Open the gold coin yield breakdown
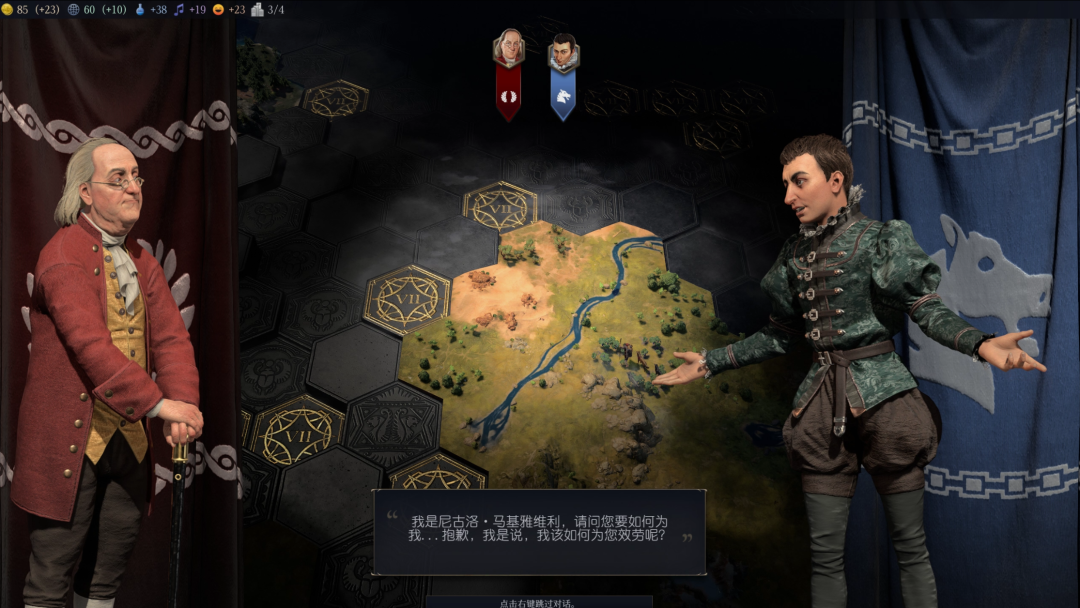The width and height of the screenshot is (1080, 608). point(8,10)
